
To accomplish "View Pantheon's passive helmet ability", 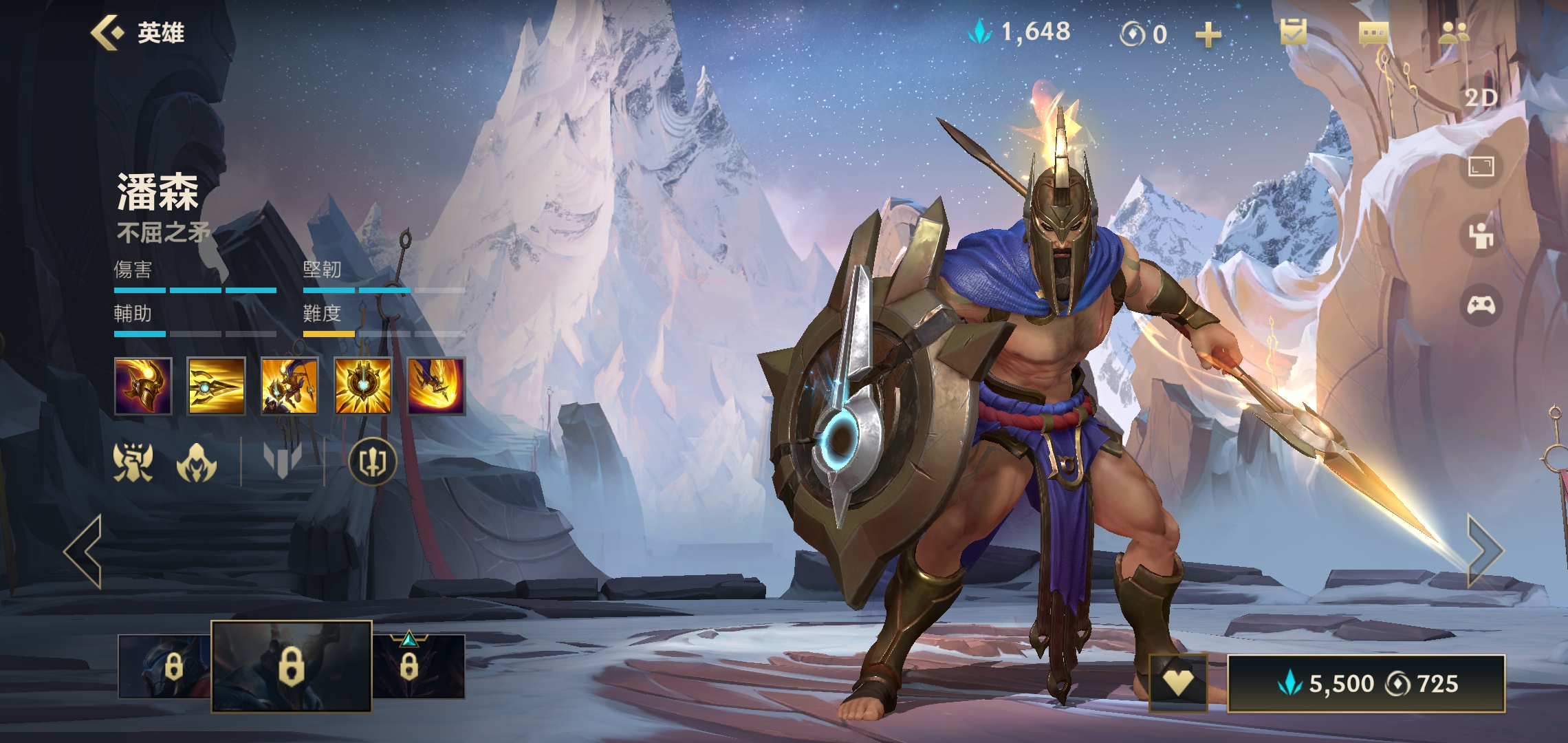I will point(143,386).
